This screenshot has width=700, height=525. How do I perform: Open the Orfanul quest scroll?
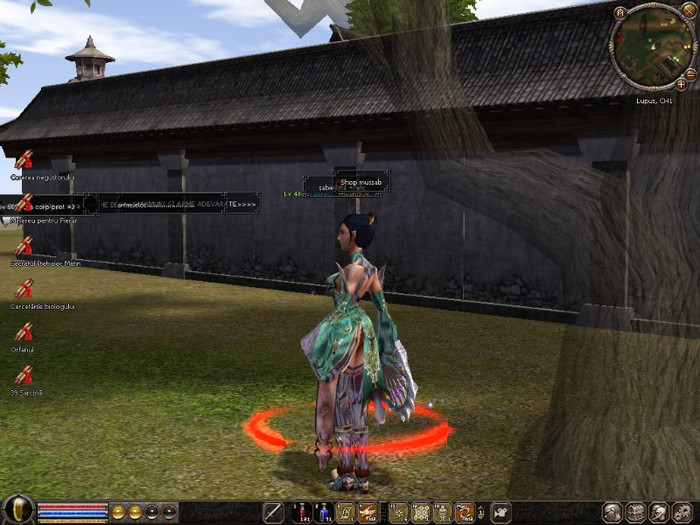pos(23,332)
